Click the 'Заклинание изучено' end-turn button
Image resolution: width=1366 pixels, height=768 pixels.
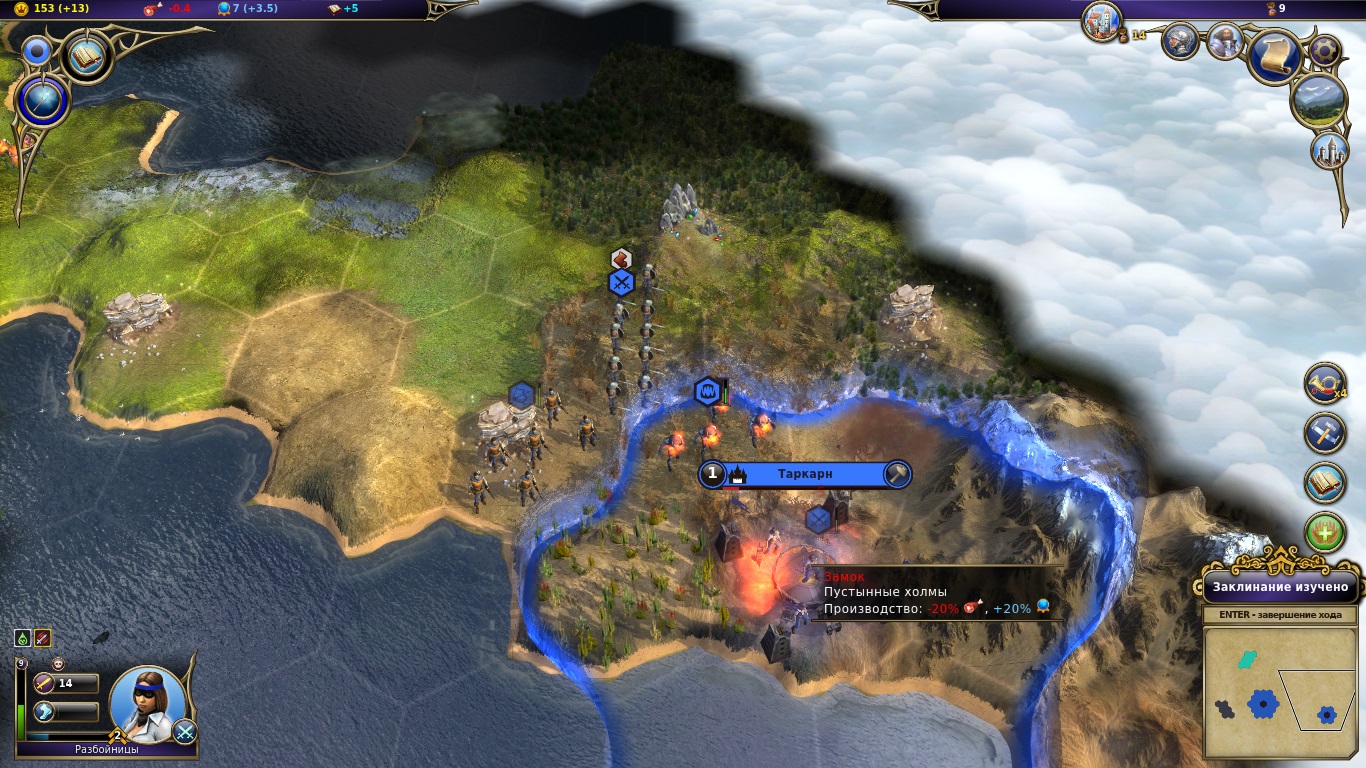click(1280, 587)
